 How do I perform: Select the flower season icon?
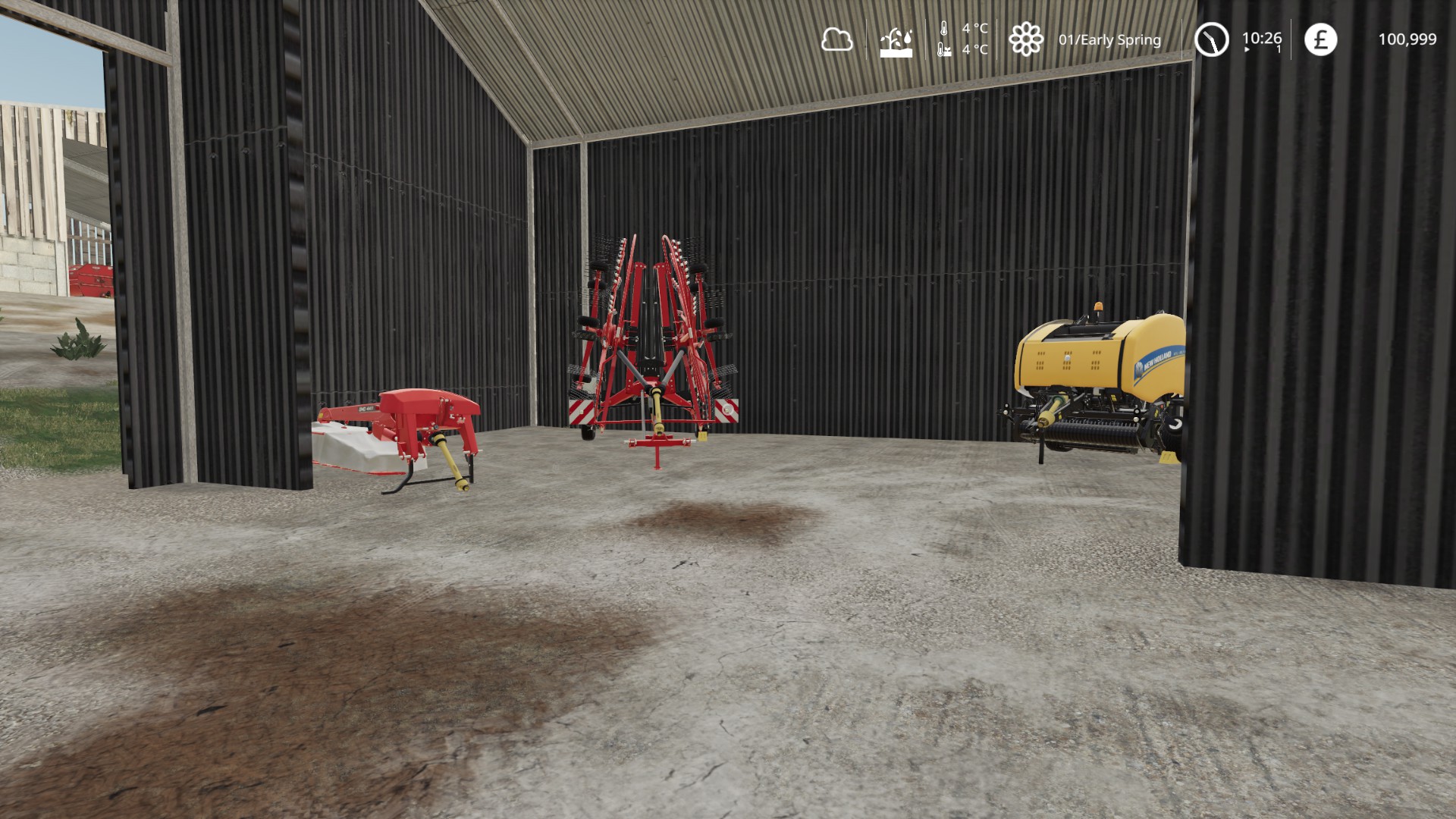point(1025,39)
